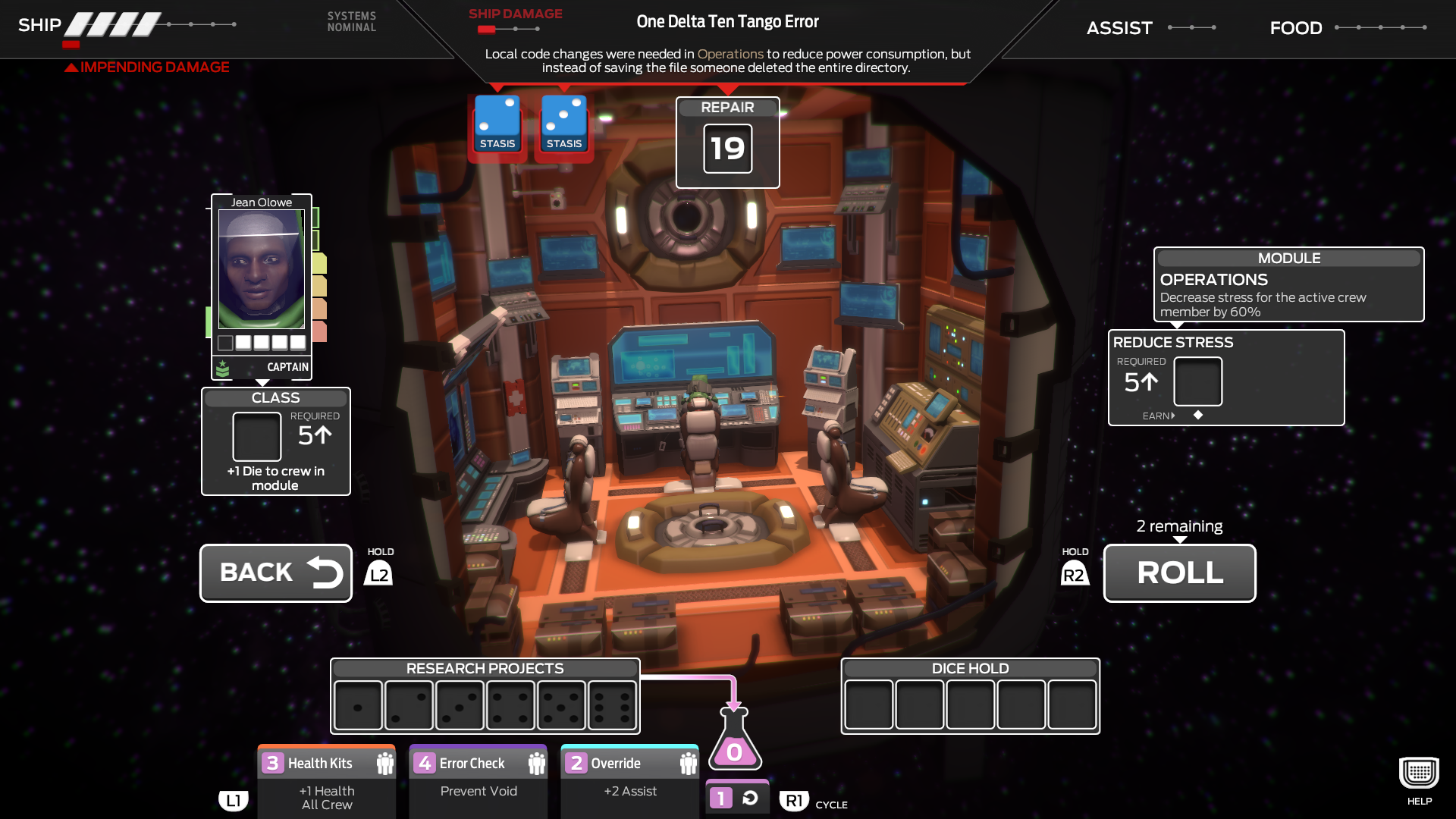Click the captain rank insignia badge
Screen dimensions: 1456x819
221,368
